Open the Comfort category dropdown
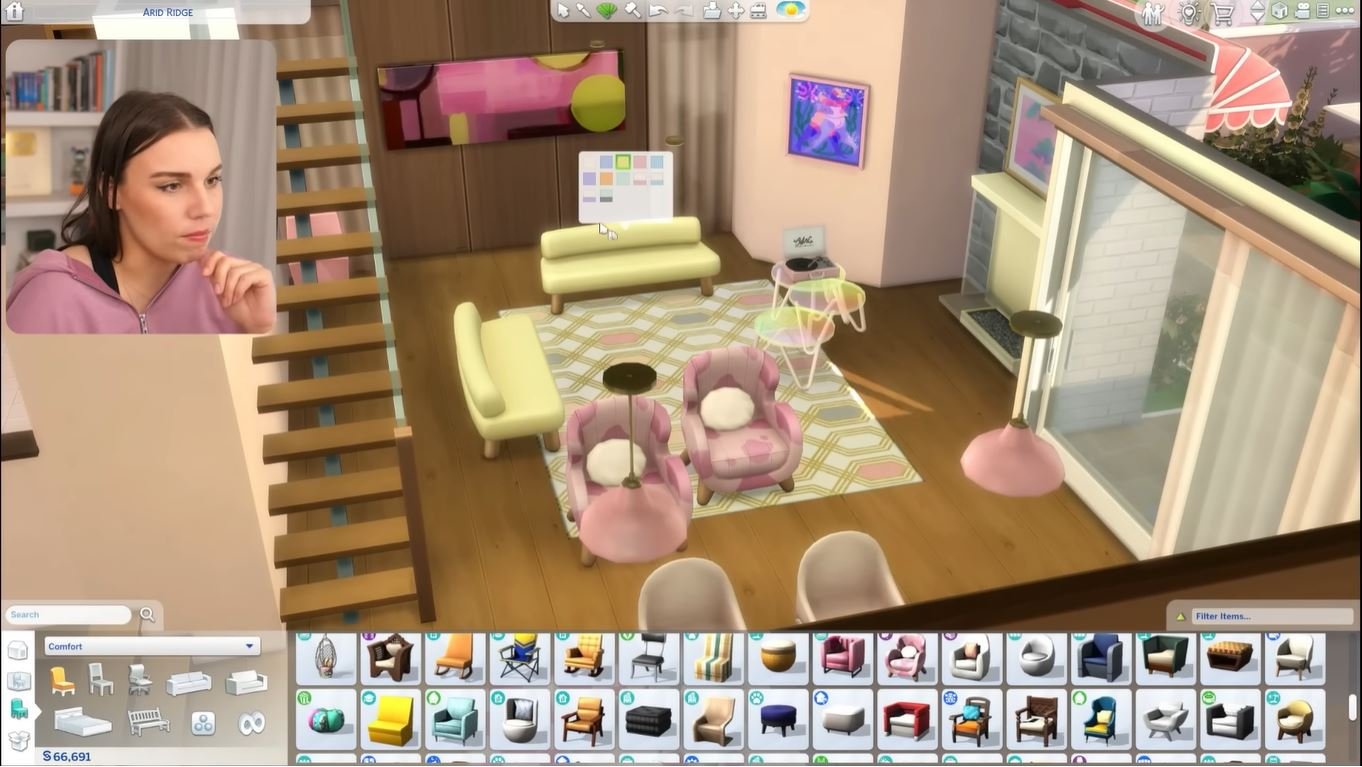 coord(150,645)
